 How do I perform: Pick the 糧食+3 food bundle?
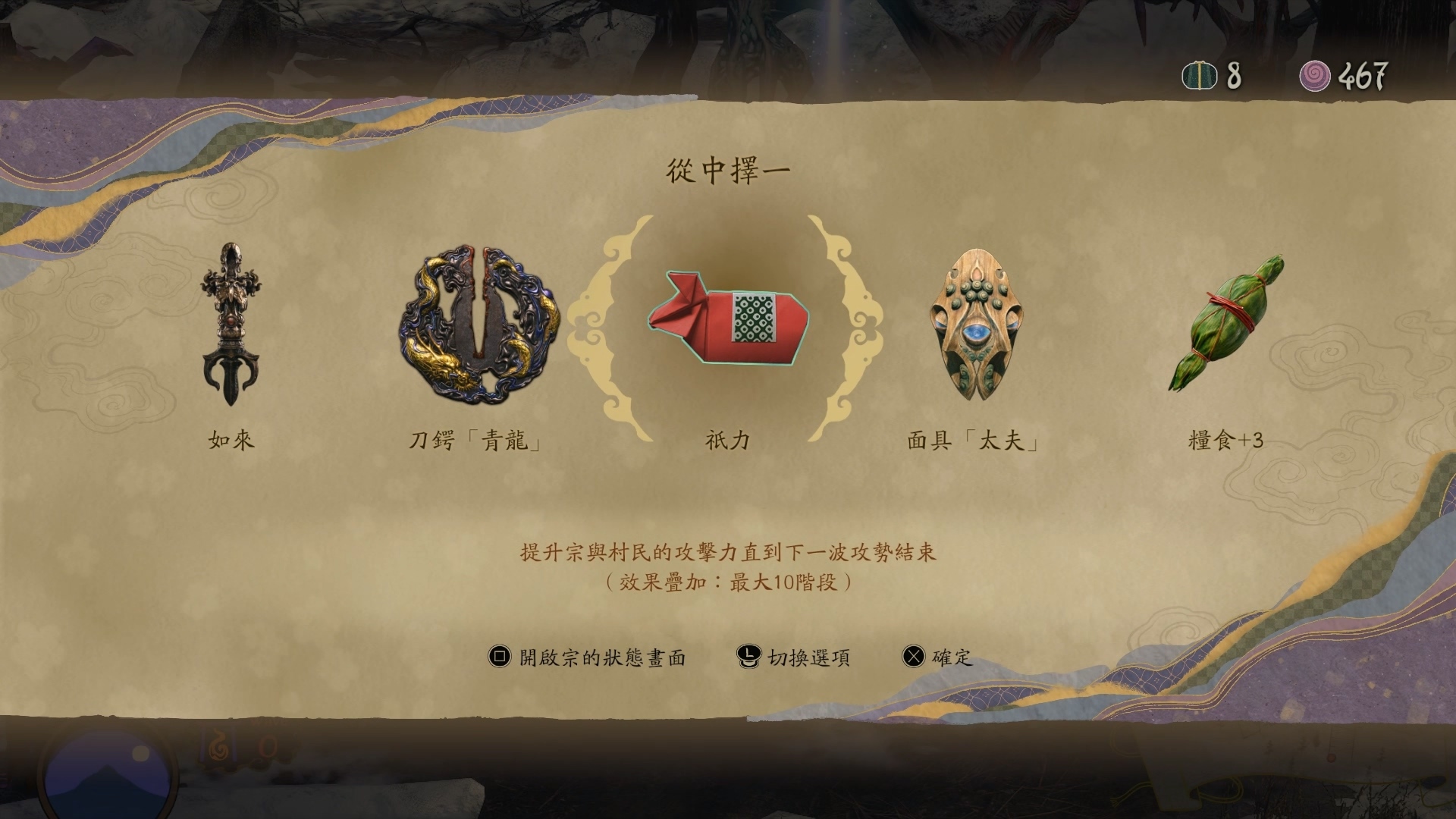click(1225, 326)
